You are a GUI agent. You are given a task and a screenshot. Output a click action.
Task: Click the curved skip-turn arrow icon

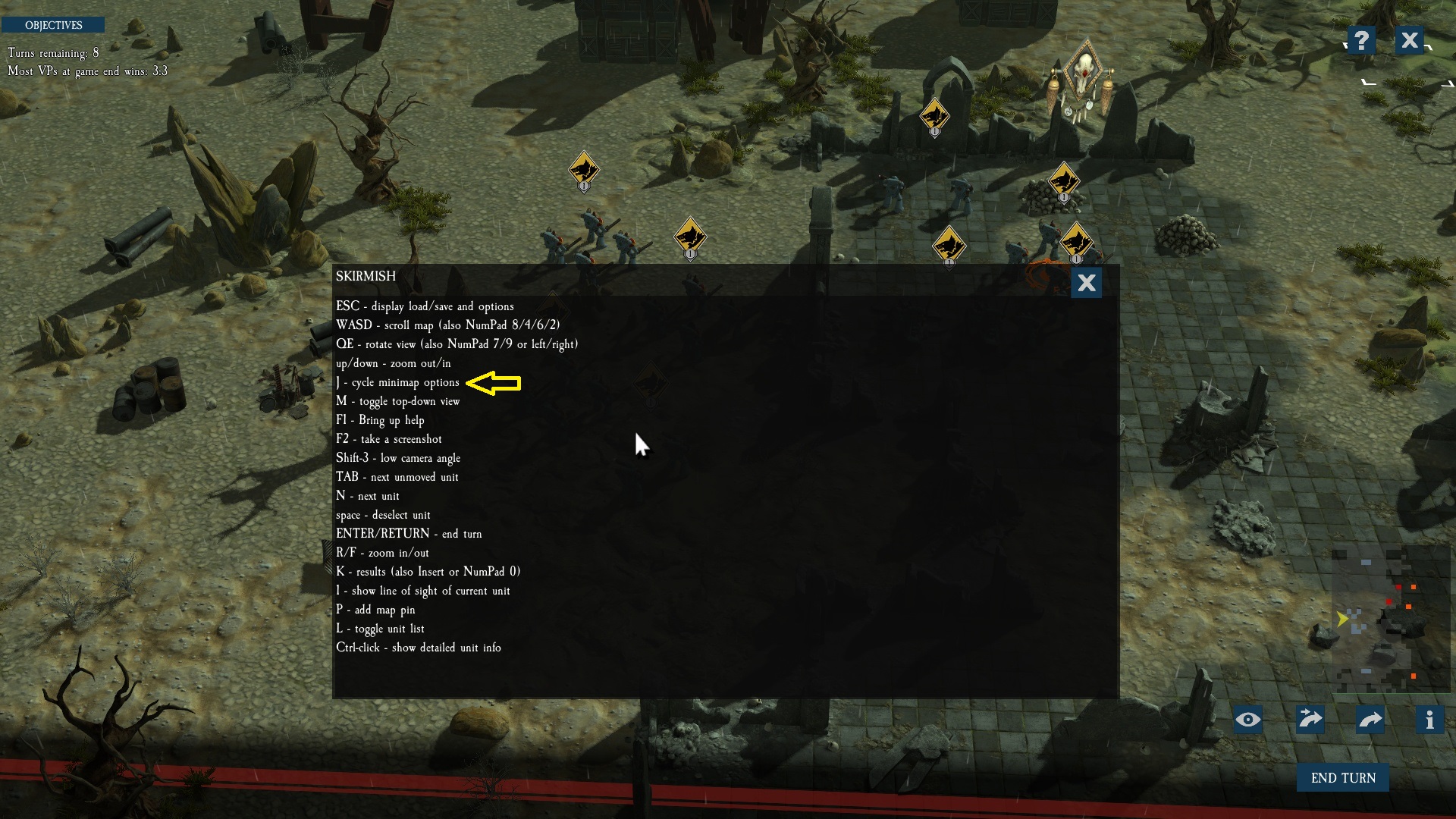tap(1370, 720)
